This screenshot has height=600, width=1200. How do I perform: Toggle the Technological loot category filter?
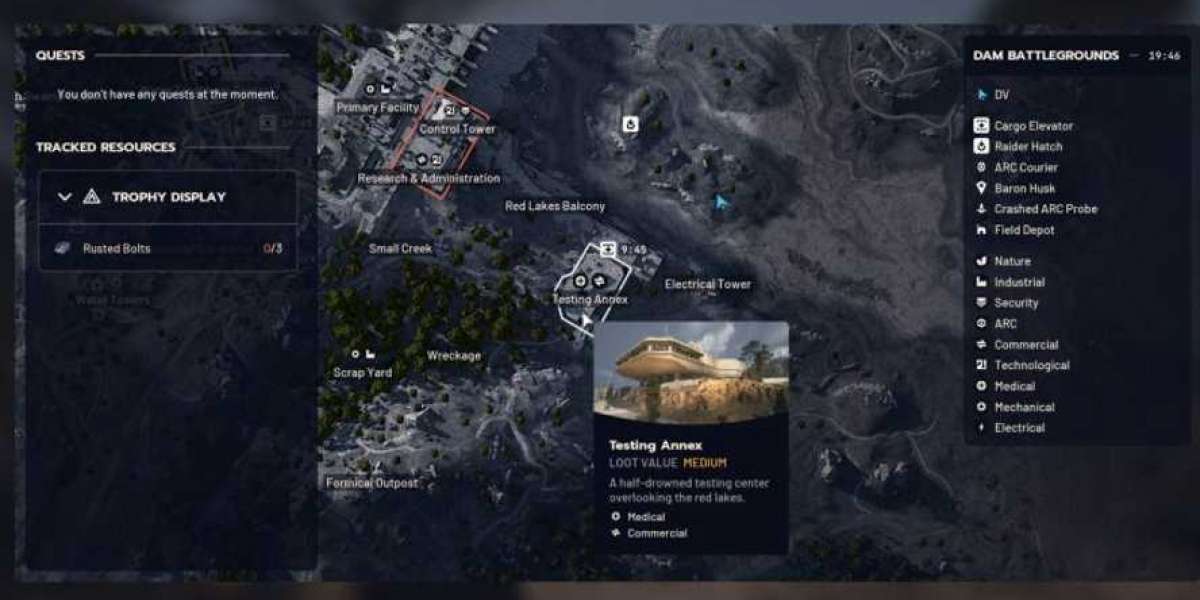1031,365
